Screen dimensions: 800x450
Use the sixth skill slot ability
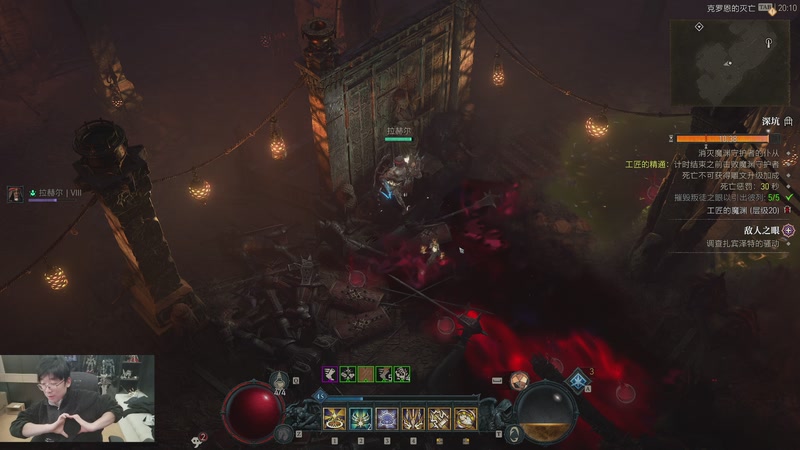point(465,418)
